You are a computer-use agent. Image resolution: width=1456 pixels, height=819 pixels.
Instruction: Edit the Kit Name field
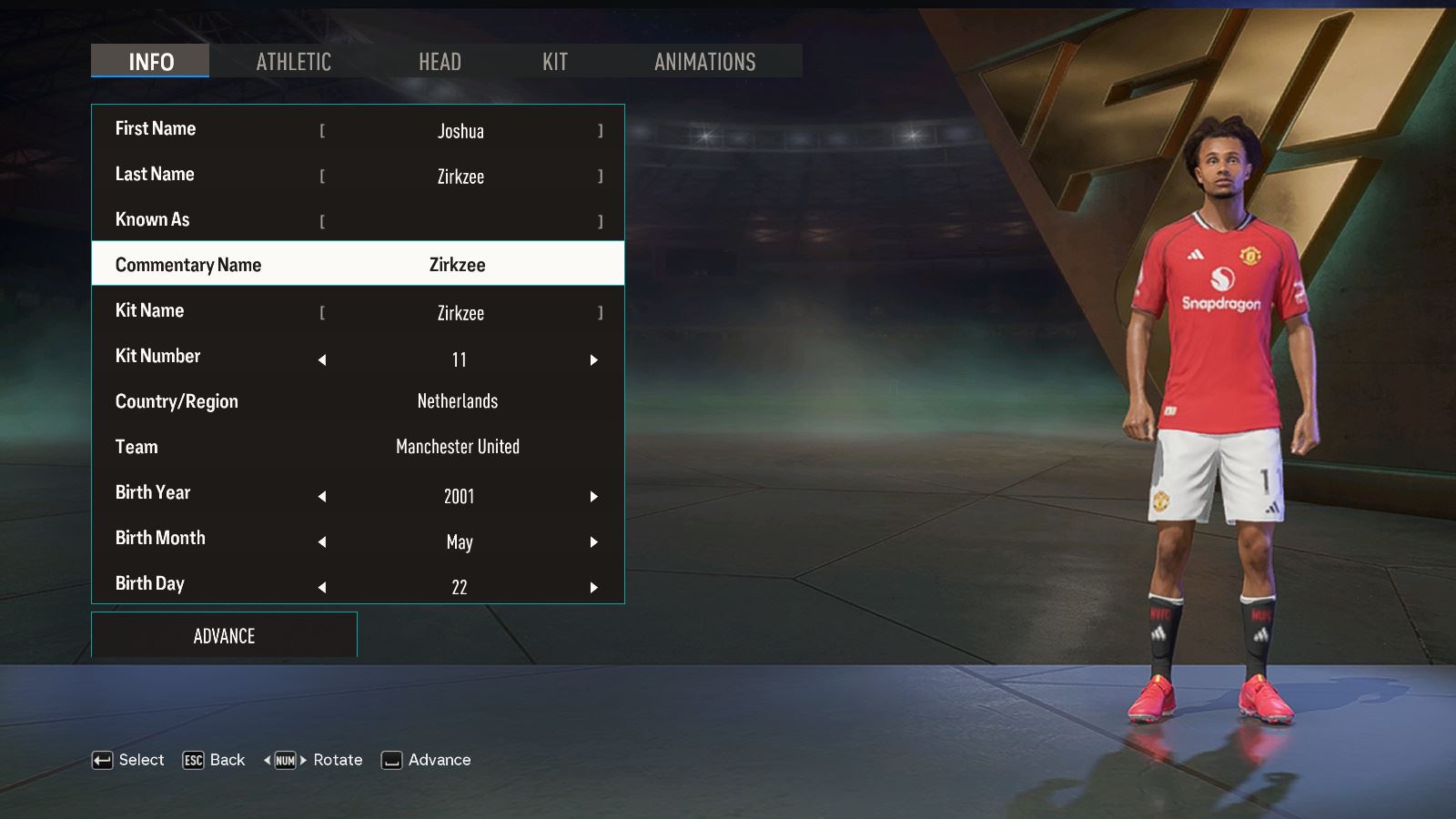[x=460, y=313]
